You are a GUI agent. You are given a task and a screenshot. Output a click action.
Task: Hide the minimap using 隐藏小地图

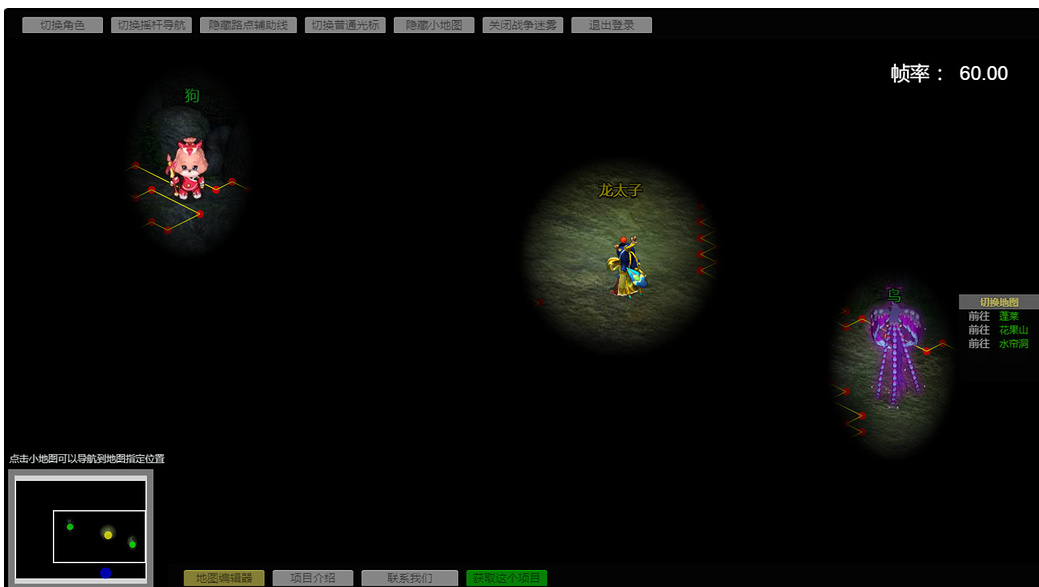click(434, 25)
